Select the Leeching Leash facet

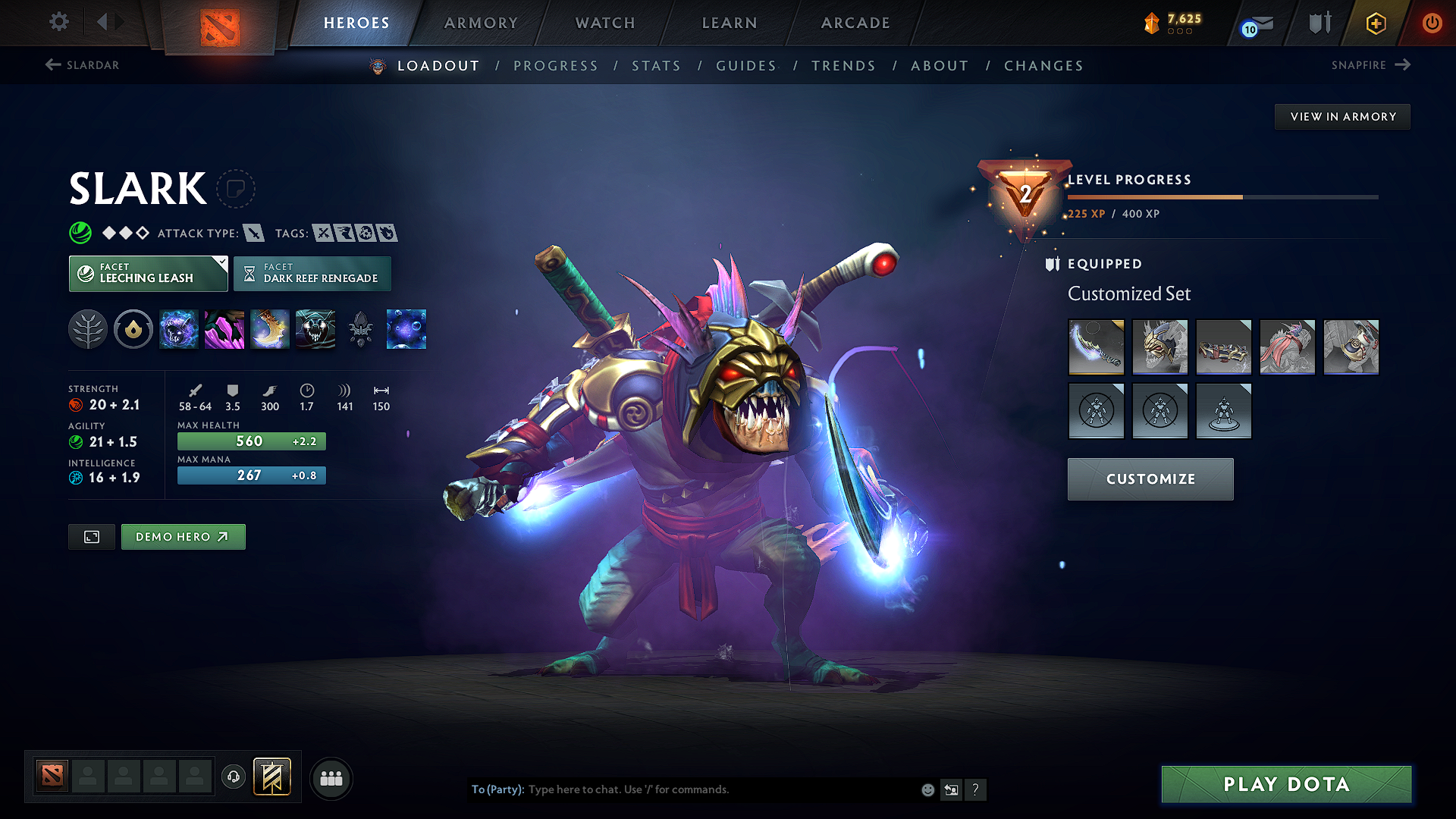[x=148, y=274]
